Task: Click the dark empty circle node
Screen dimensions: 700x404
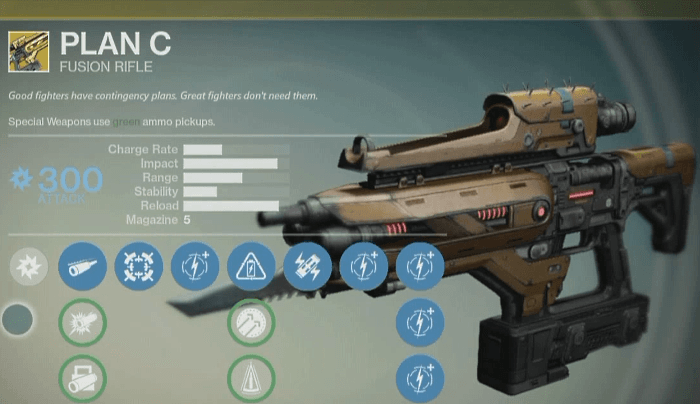Action: click(x=18, y=321)
